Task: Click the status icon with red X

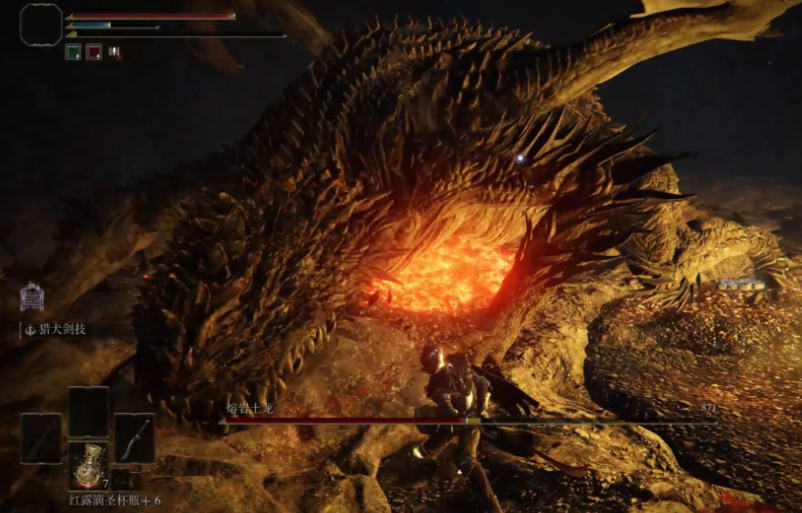Action: (114, 51)
